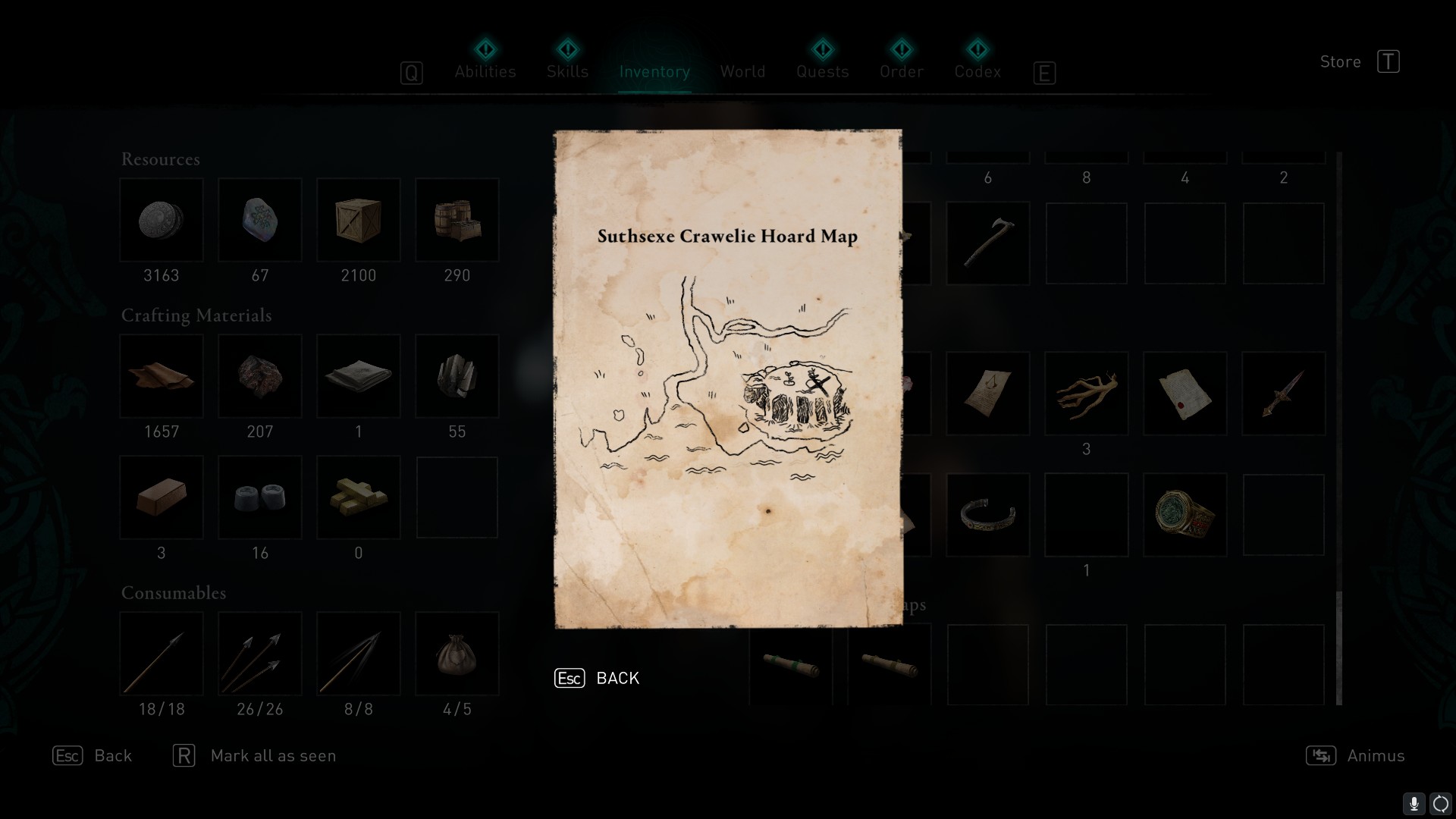
Task: Select the silver coin resource slot
Action: (162, 221)
